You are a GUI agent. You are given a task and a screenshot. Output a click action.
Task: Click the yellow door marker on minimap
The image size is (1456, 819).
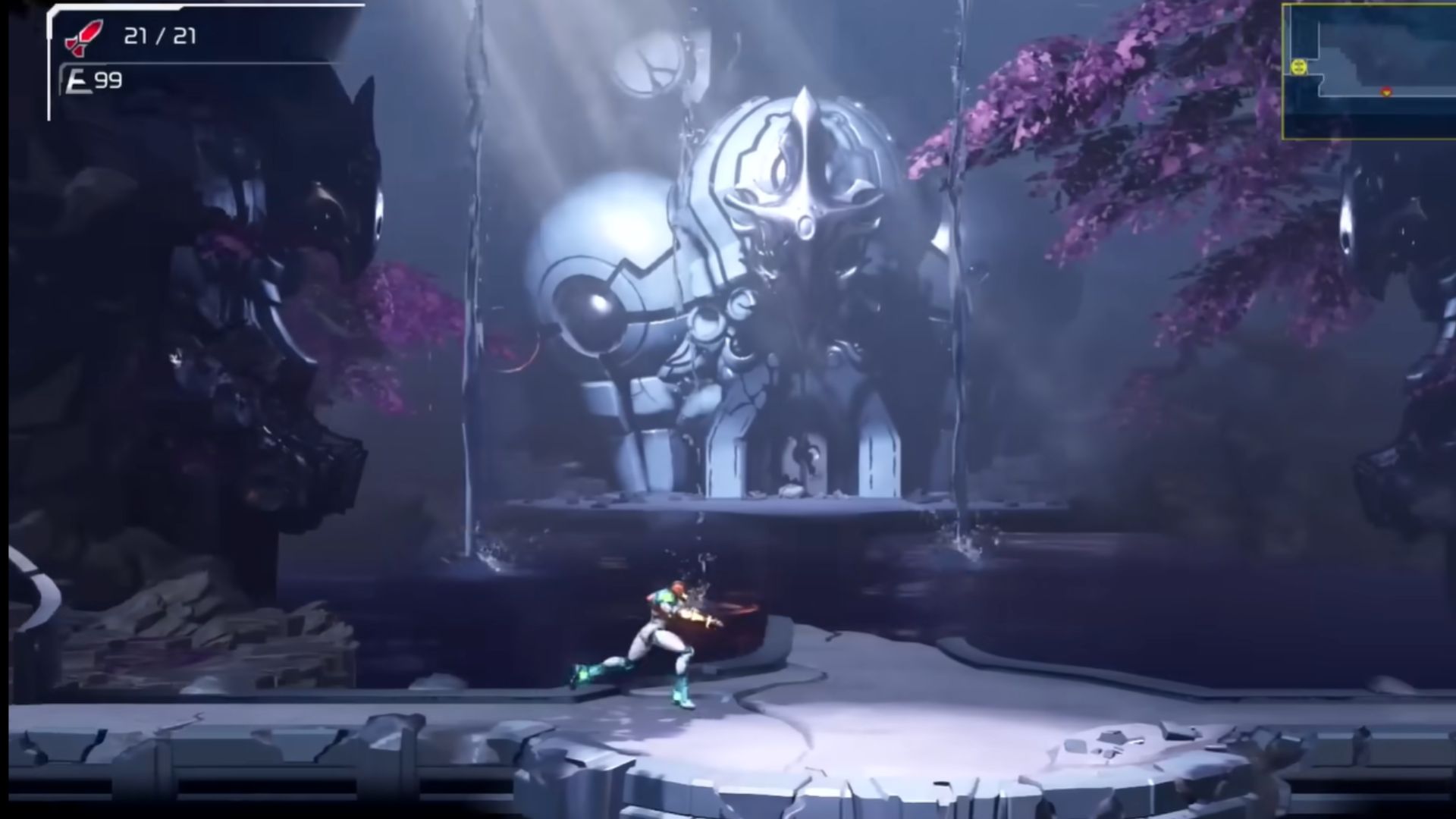pyautogui.click(x=1299, y=67)
